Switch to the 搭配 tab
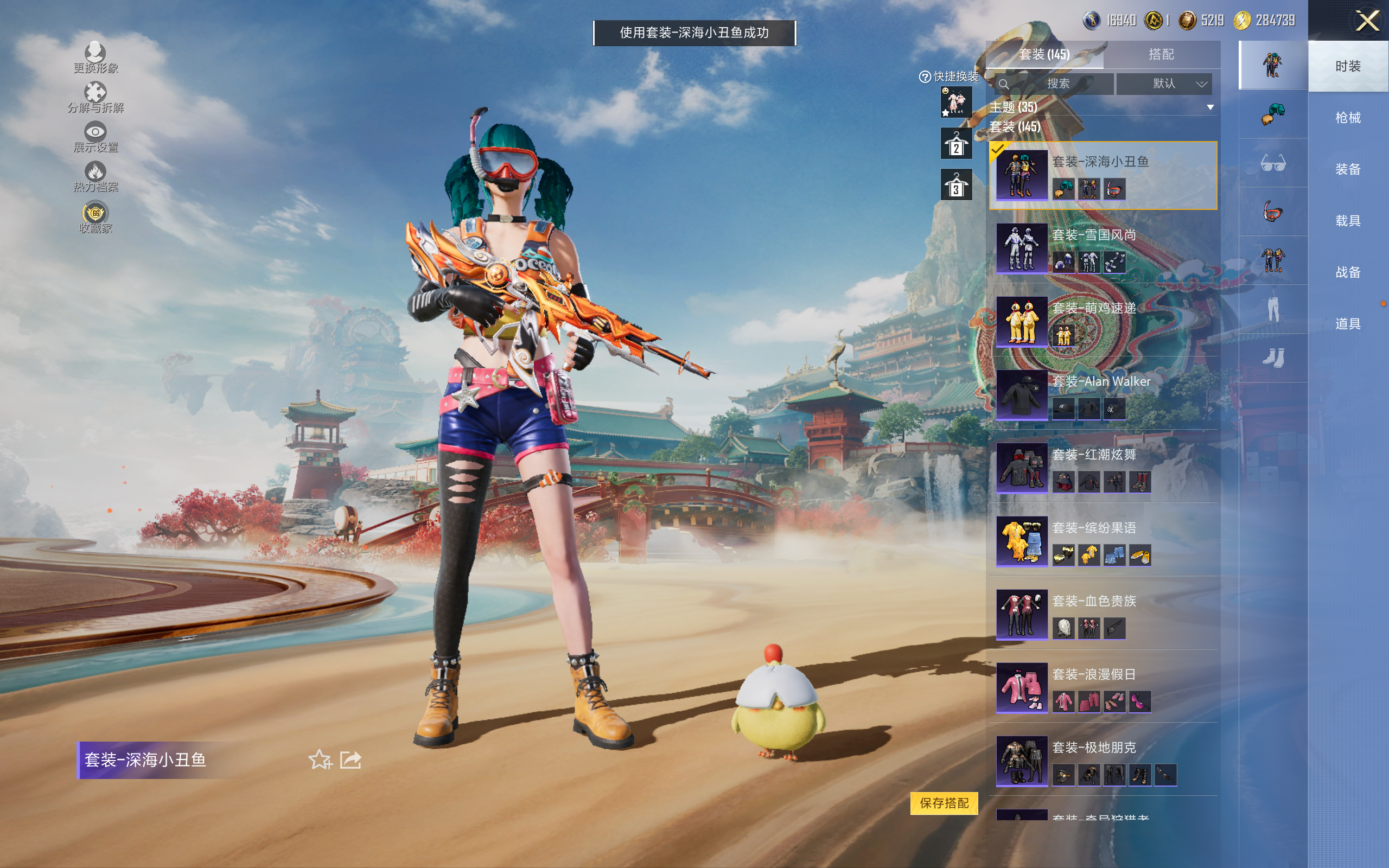 (x=1161, y=55)
